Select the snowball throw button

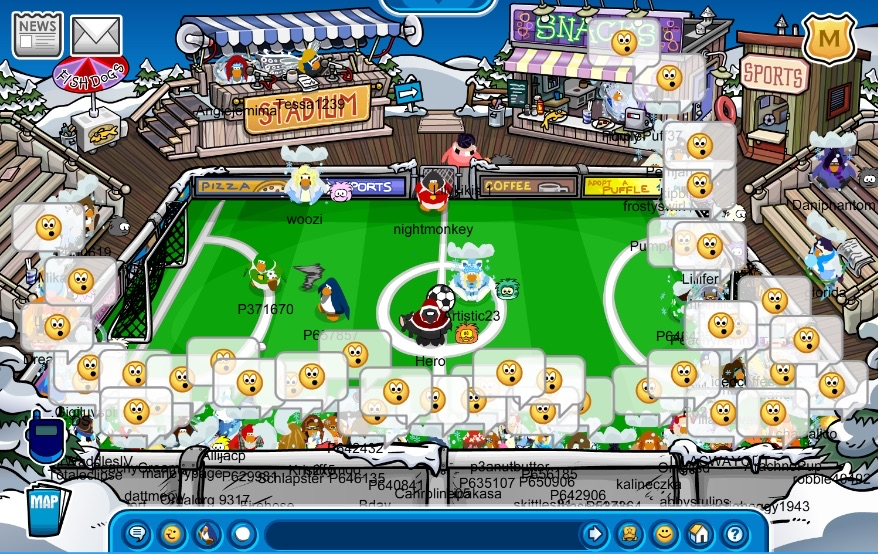241,534
